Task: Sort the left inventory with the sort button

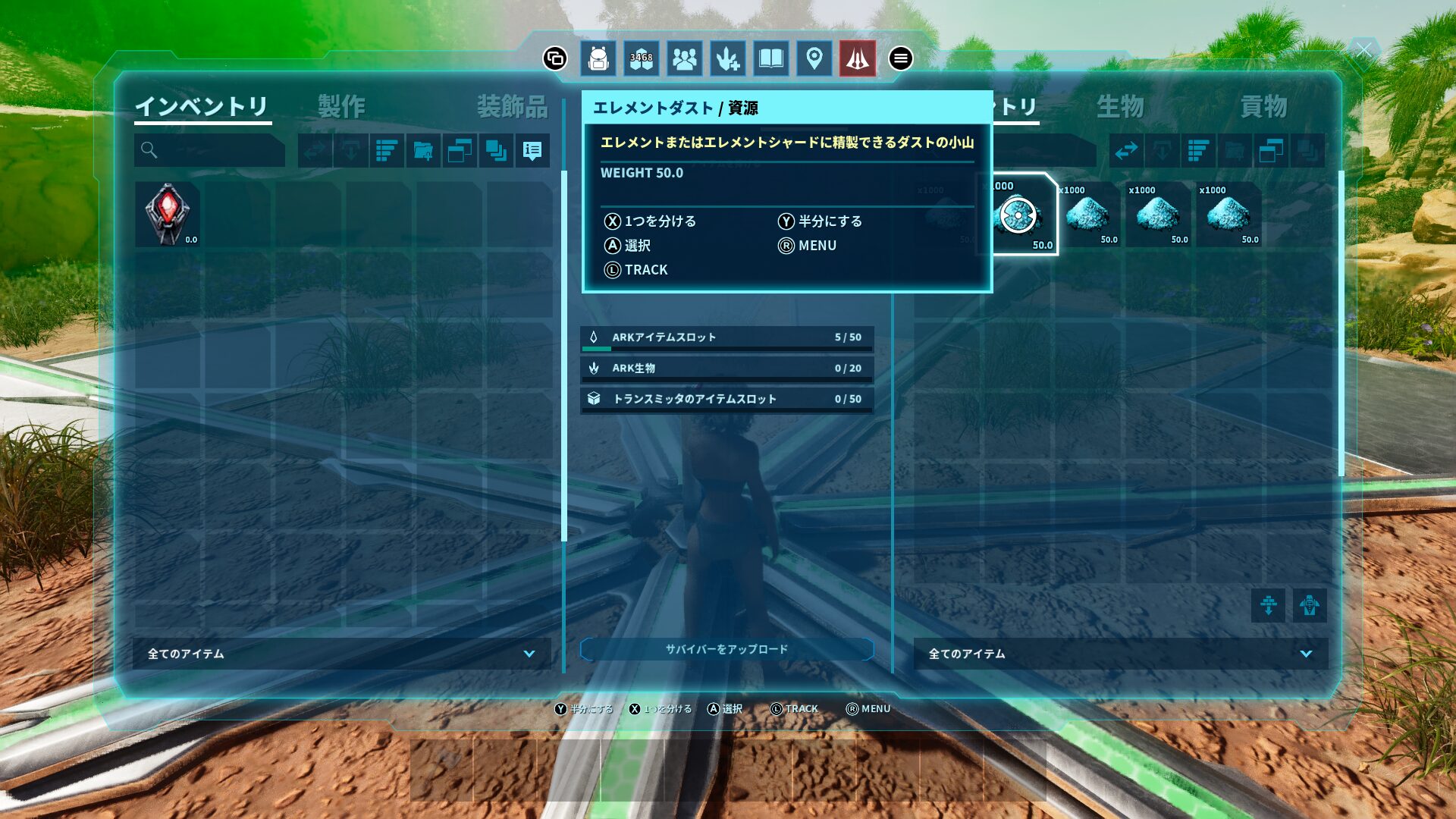Action: [x=387, y=150]
